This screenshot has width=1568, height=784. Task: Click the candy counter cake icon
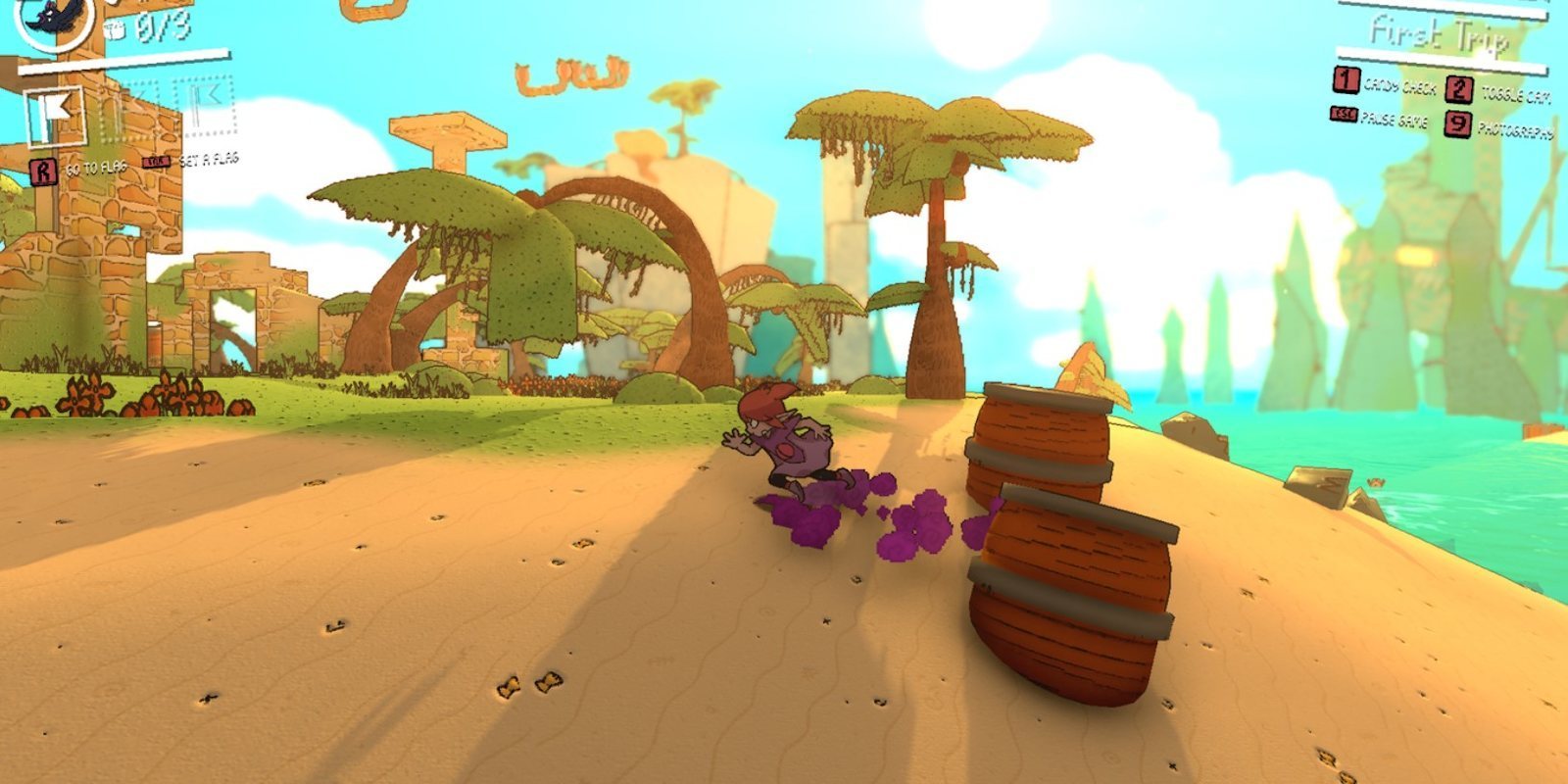(x=116, y=27)
